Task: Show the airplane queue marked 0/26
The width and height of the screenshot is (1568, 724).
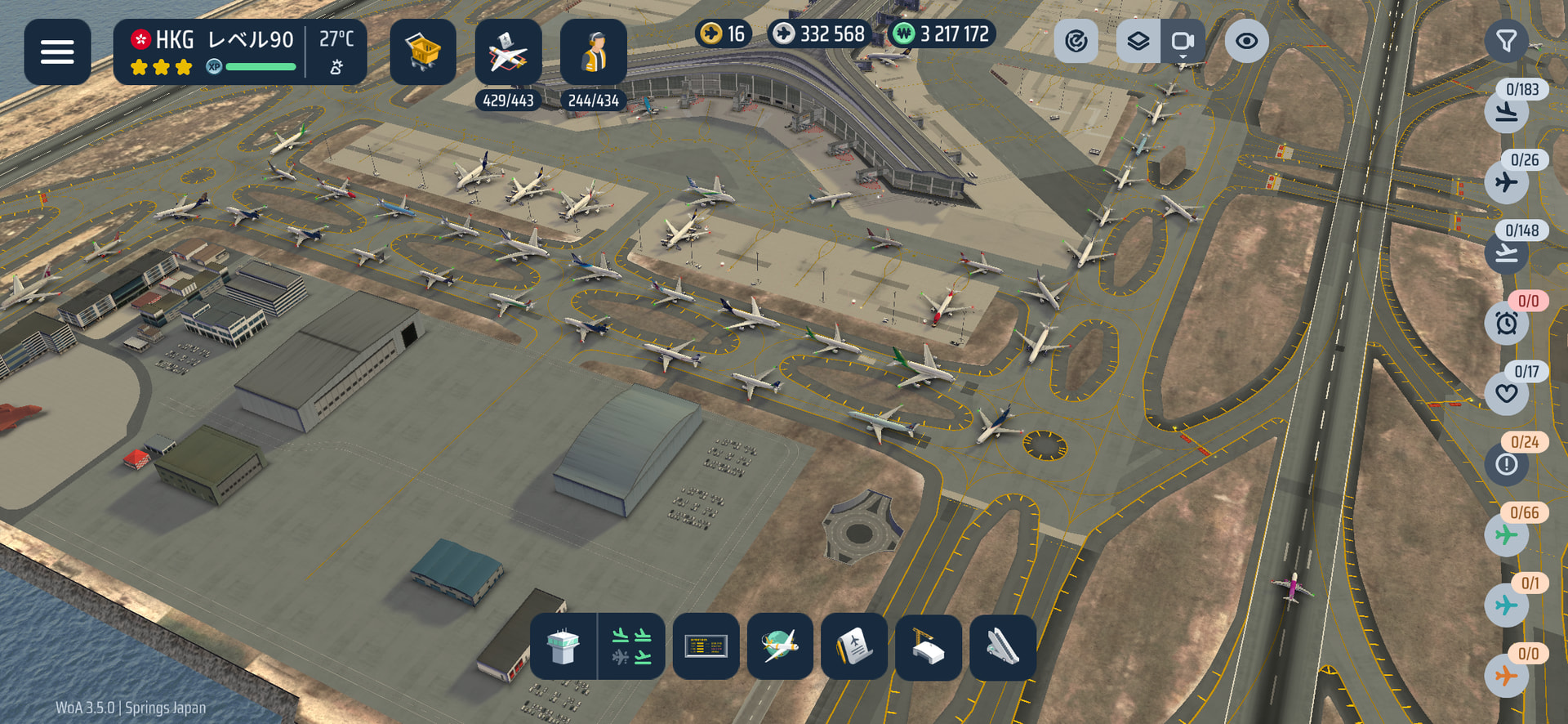Action: click(1507, 181)
